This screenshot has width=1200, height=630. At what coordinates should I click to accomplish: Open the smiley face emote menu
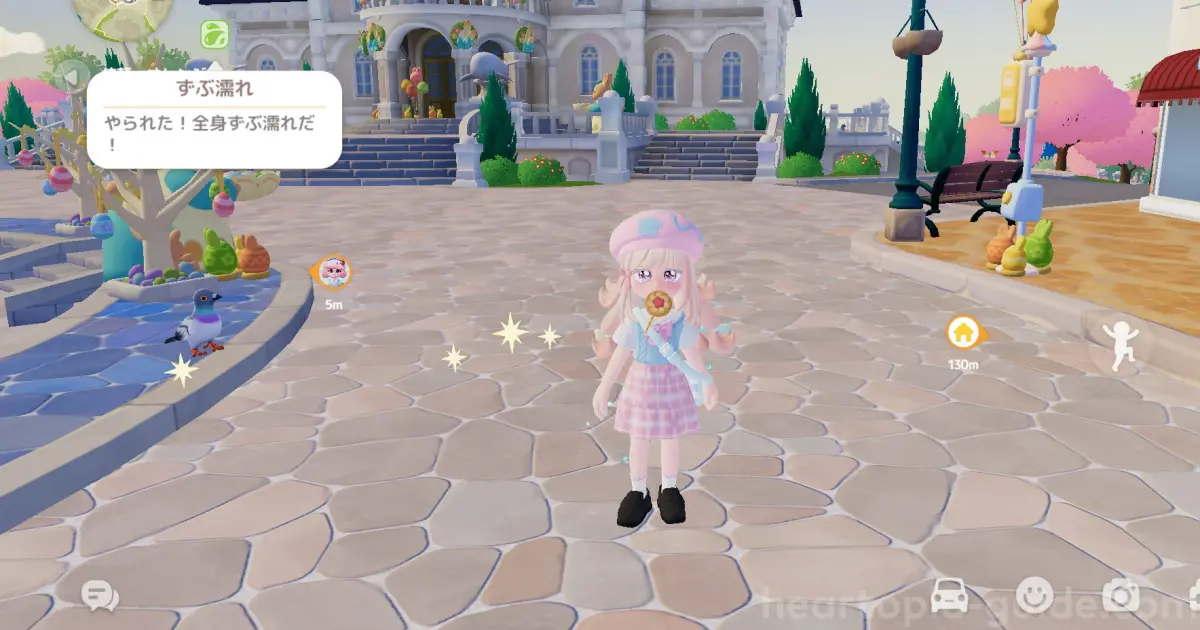(1035, 596)
